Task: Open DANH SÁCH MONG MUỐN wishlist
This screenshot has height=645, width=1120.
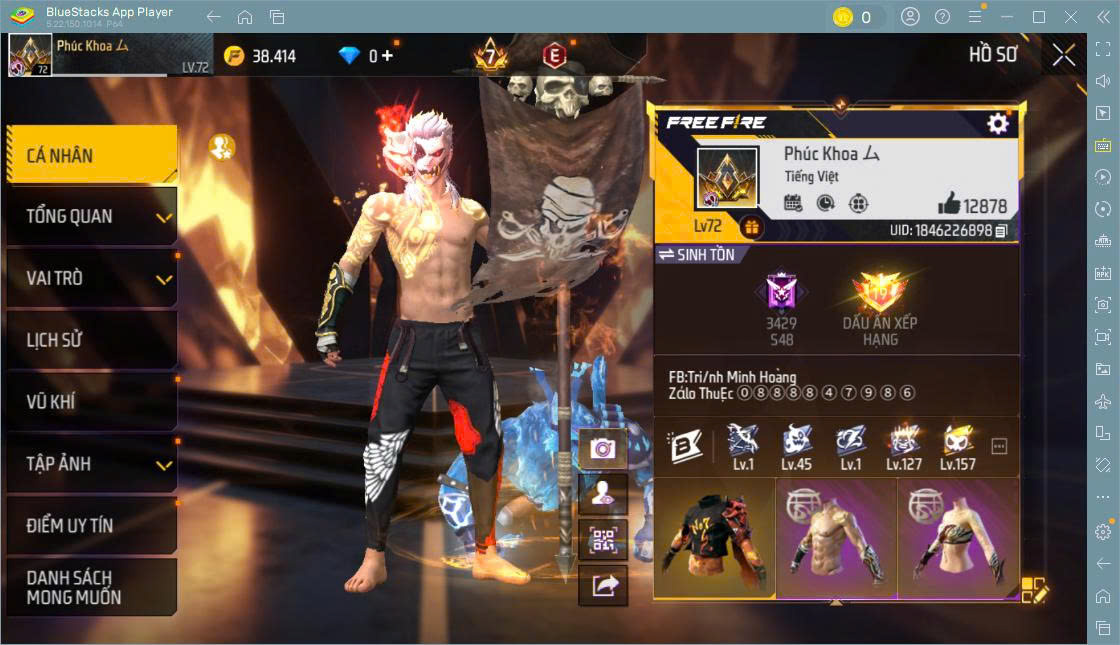Action: click(92, 588)
